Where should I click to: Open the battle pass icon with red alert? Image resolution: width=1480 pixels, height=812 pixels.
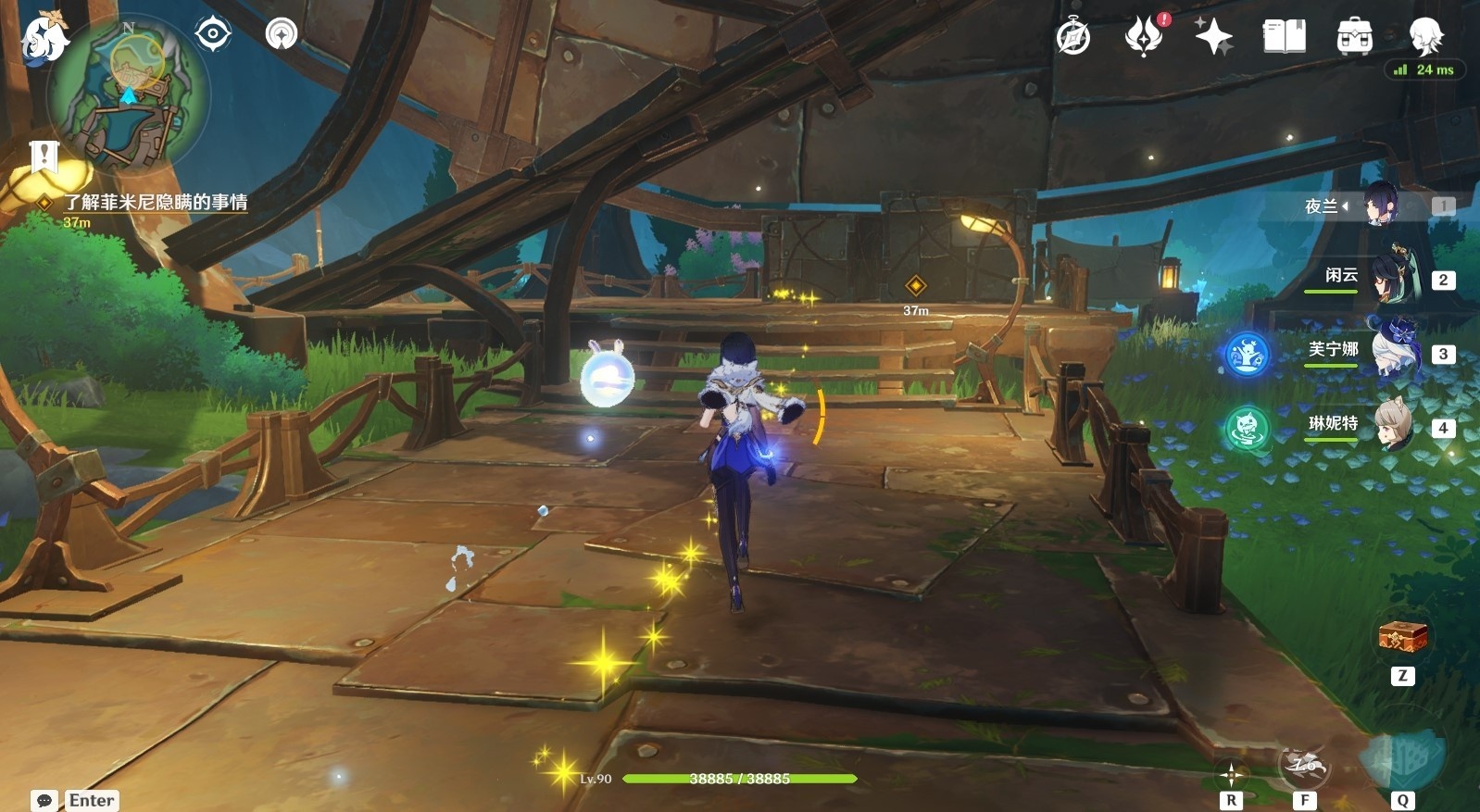coord(1144,37)
